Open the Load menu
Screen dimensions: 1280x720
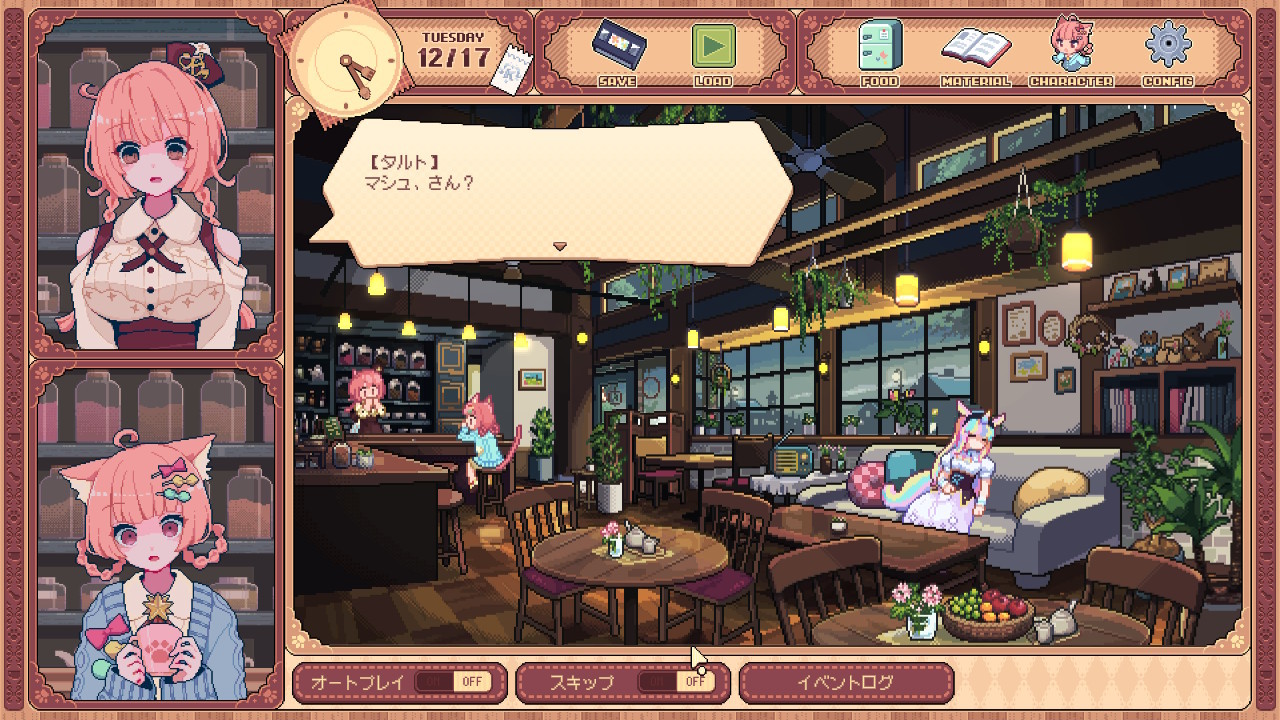click(713, 52)
